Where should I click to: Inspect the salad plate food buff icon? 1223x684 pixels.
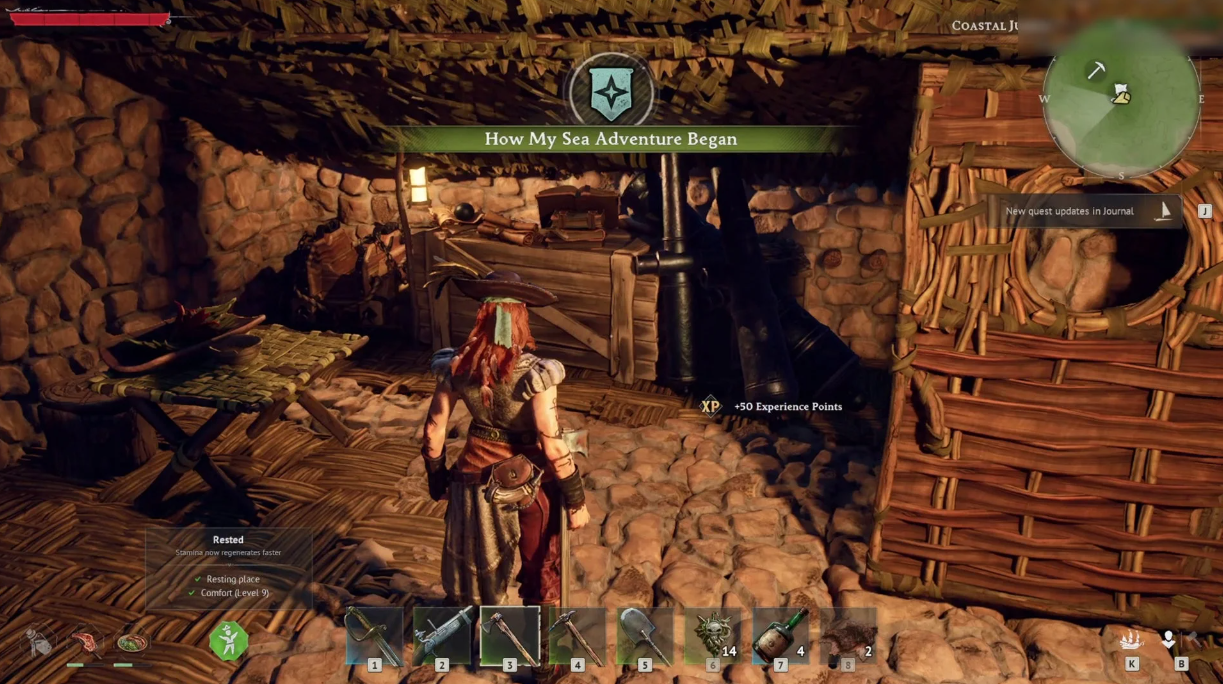[132, 640]
